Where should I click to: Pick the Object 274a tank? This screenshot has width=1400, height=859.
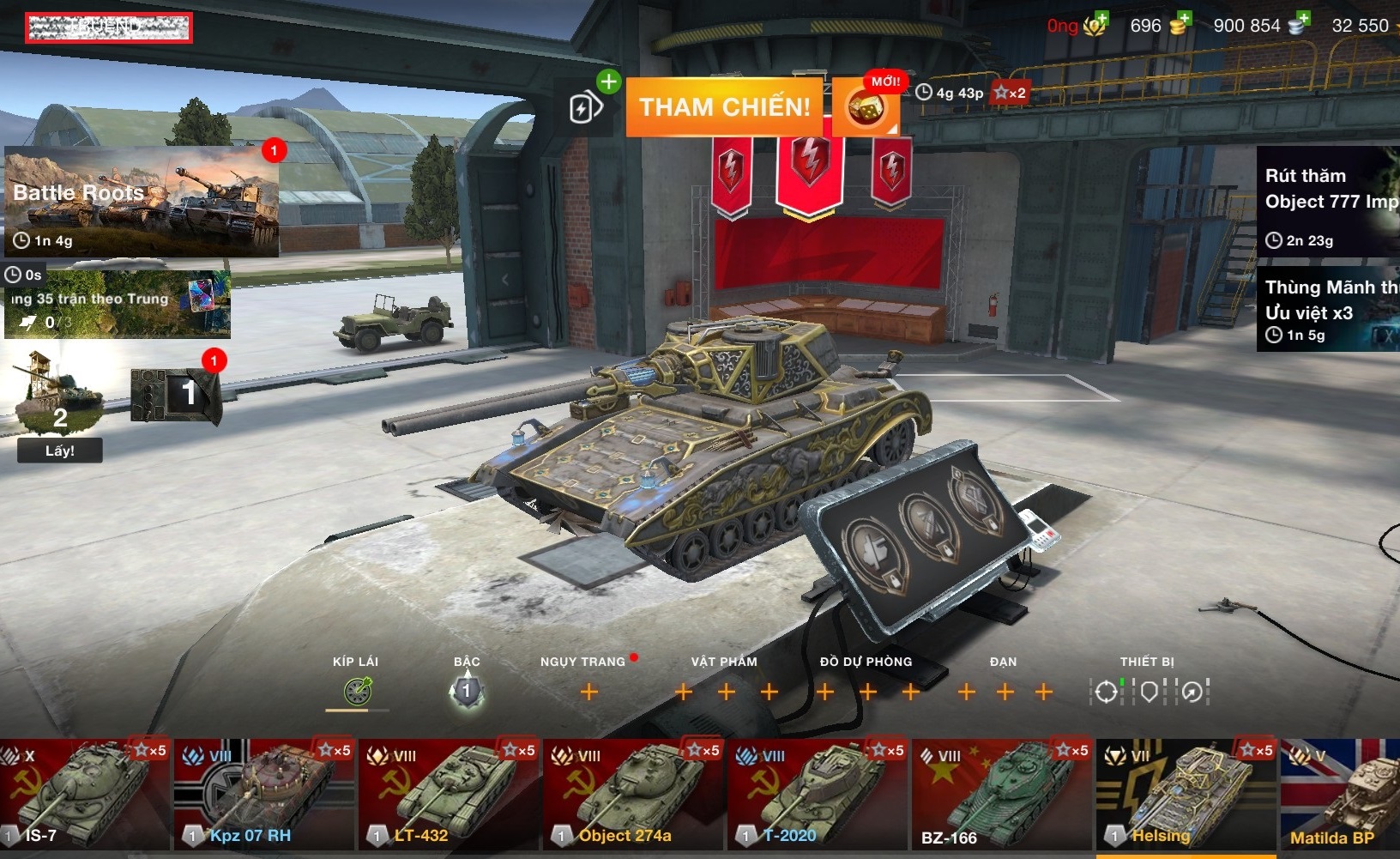[x=633, y=795]
